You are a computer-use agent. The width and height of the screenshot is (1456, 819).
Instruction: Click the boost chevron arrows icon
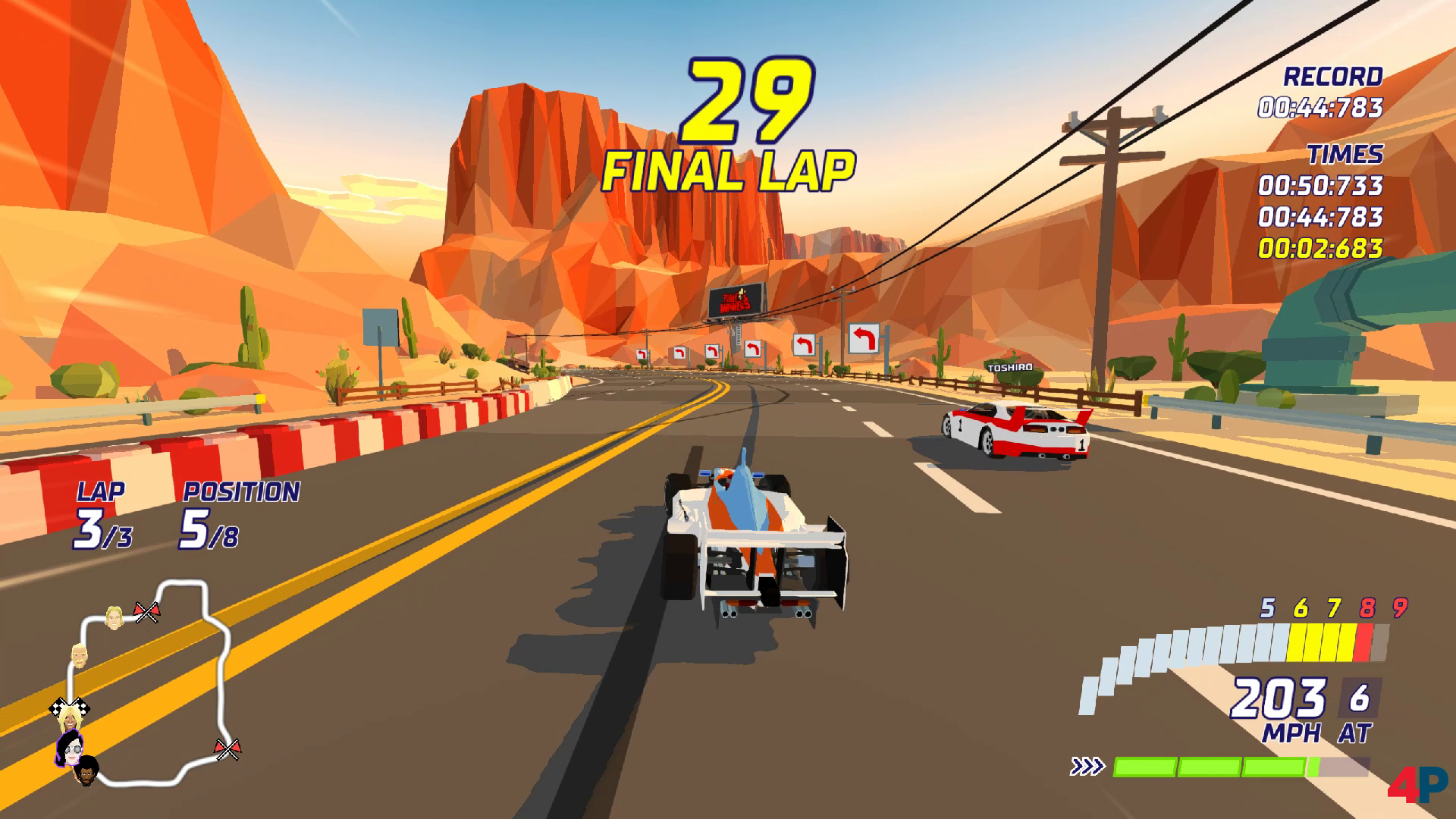(x=1087, y=767)
